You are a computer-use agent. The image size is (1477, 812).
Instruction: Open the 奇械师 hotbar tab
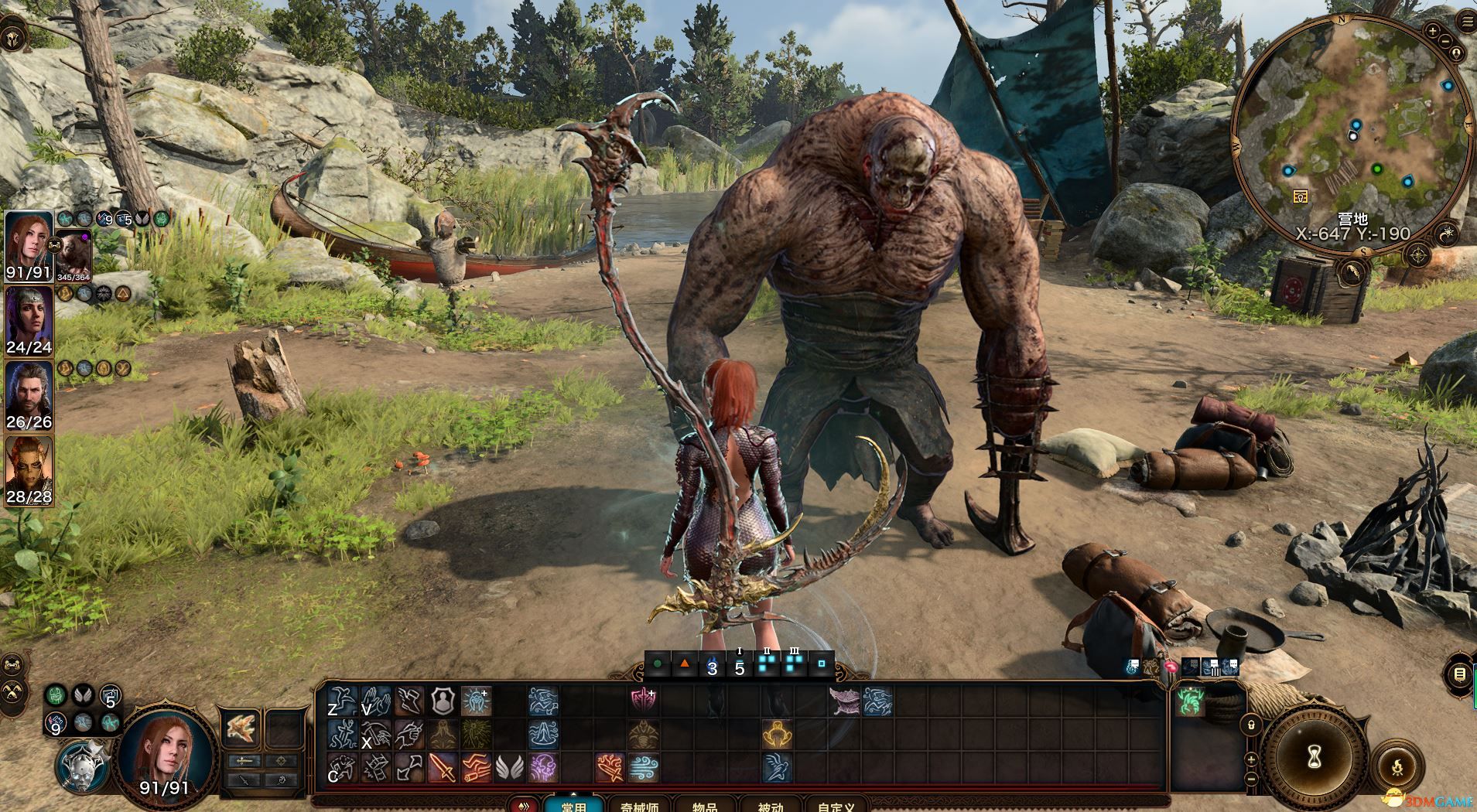(639, 805)
